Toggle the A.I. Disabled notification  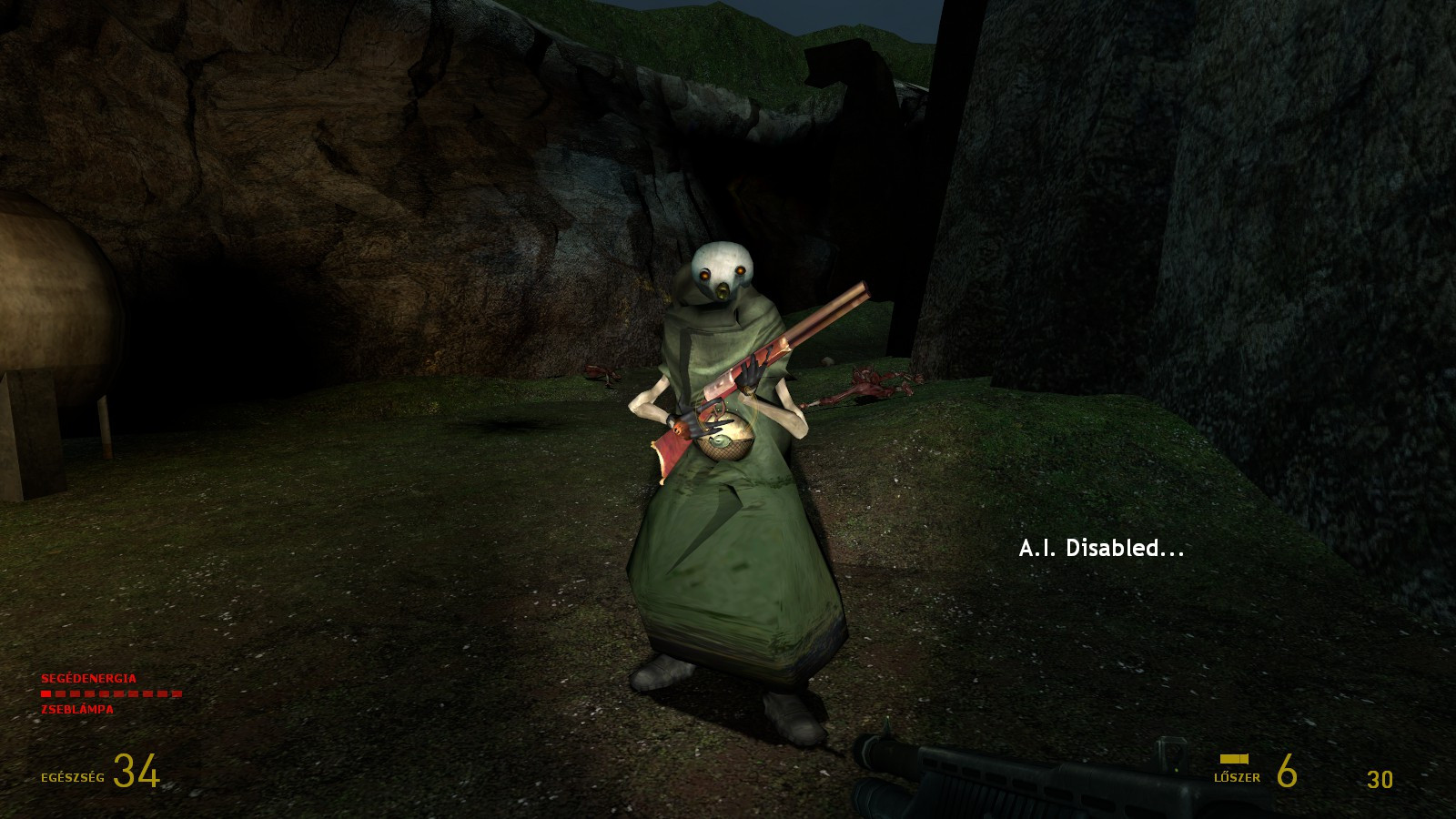(1101, 548)
